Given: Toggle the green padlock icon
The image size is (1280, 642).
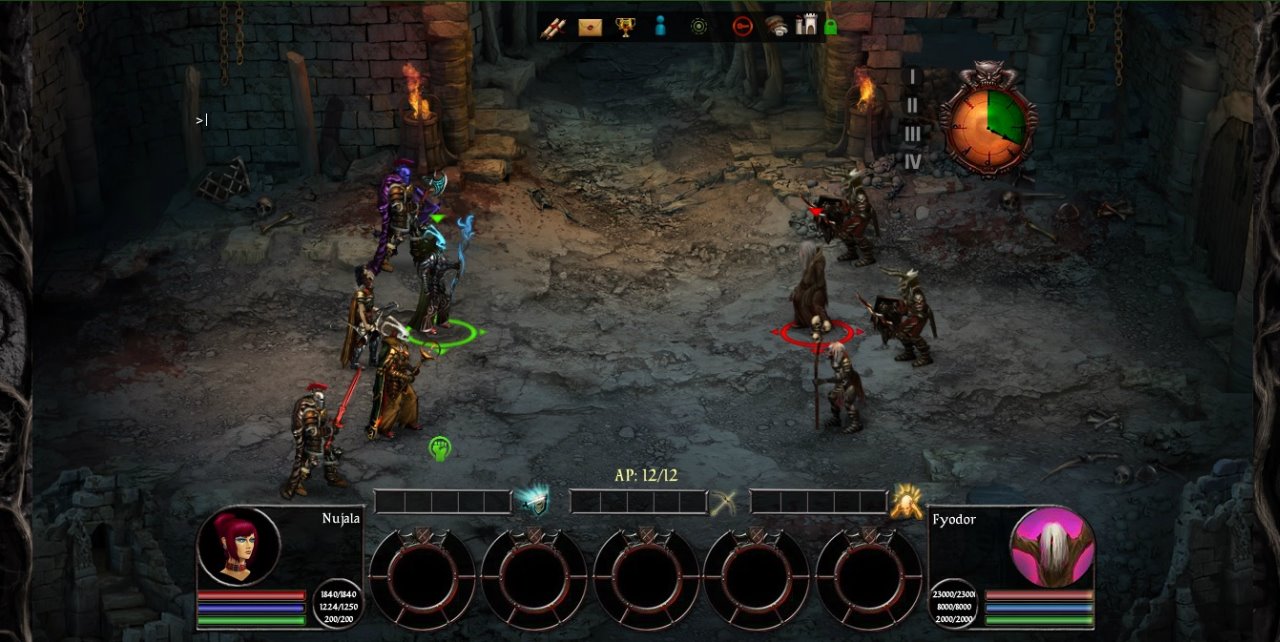Looking at the screenshot, I should tap(831, 27).
